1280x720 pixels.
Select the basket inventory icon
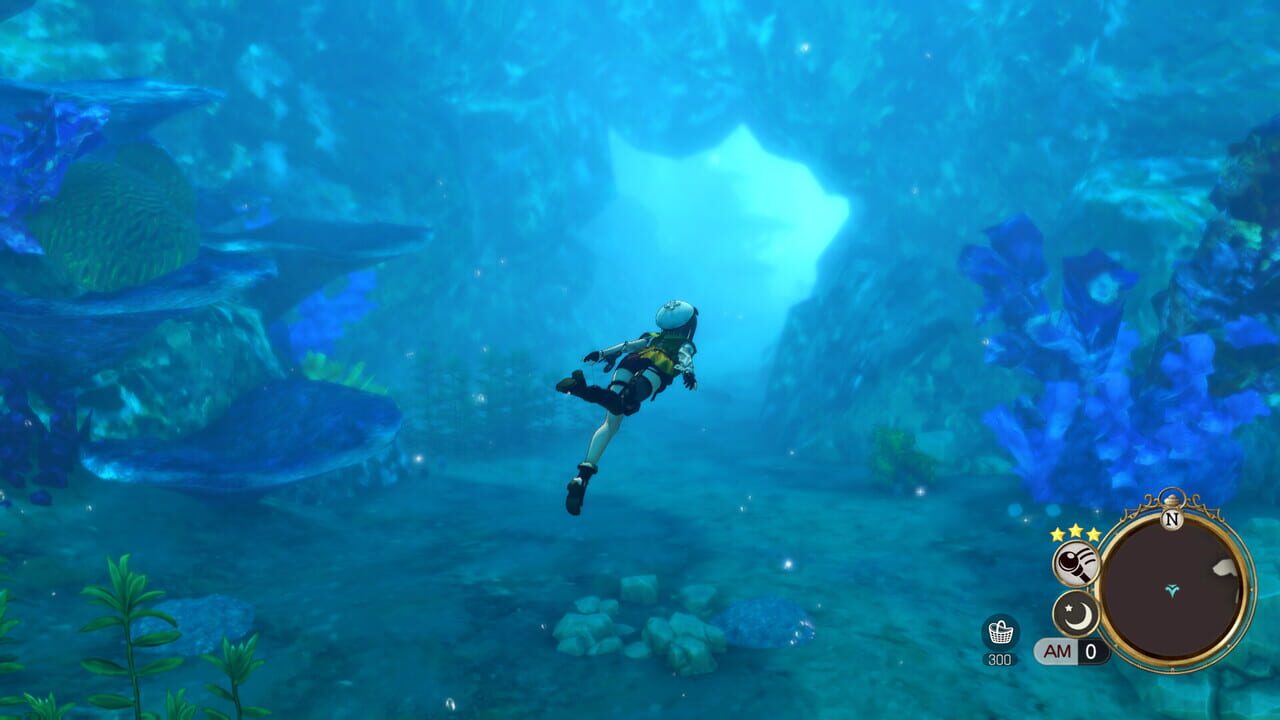tap(1001, 633)
